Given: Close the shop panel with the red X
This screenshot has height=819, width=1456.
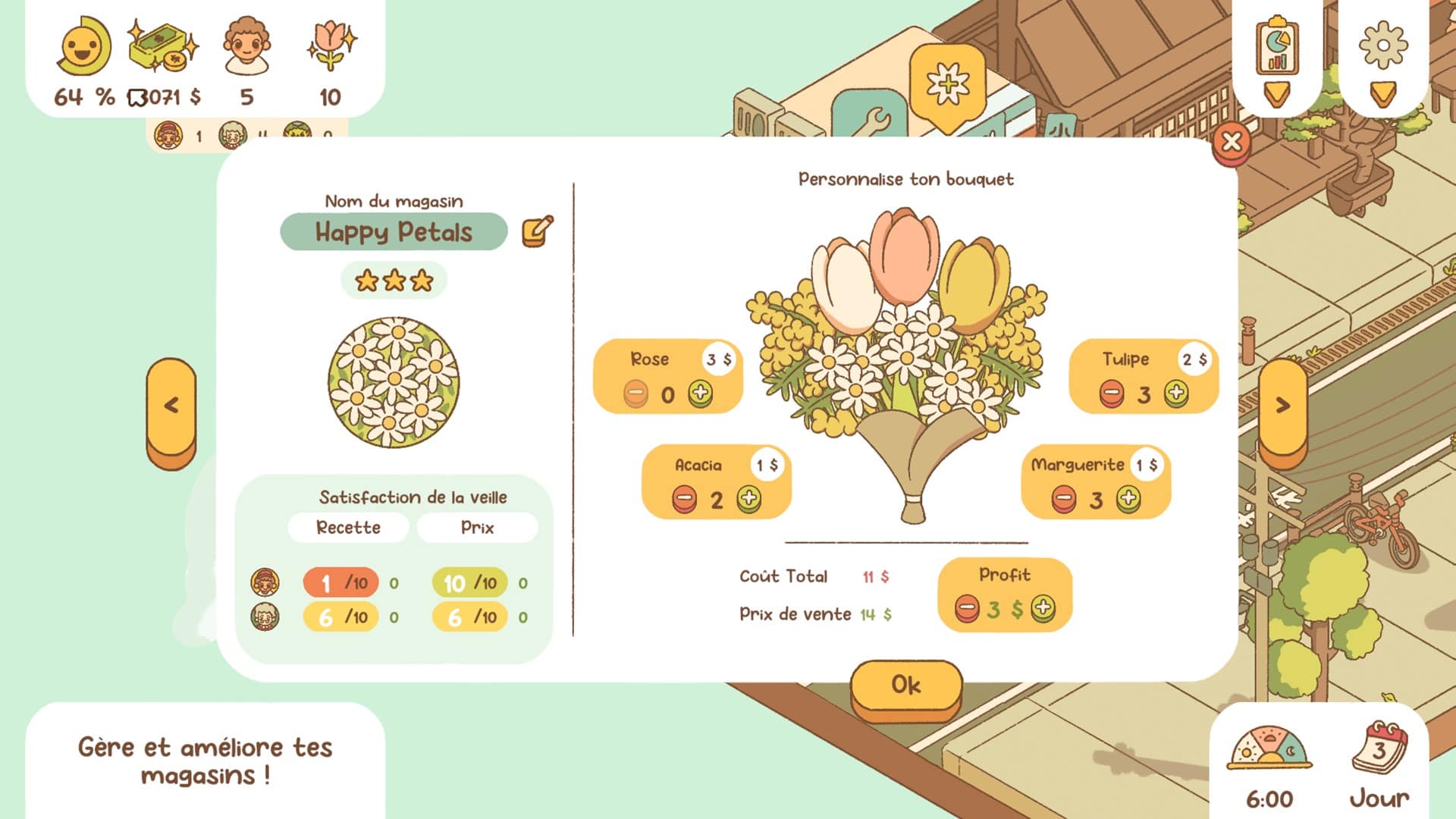Looking at the screenshot, I should pos(1232,141).
